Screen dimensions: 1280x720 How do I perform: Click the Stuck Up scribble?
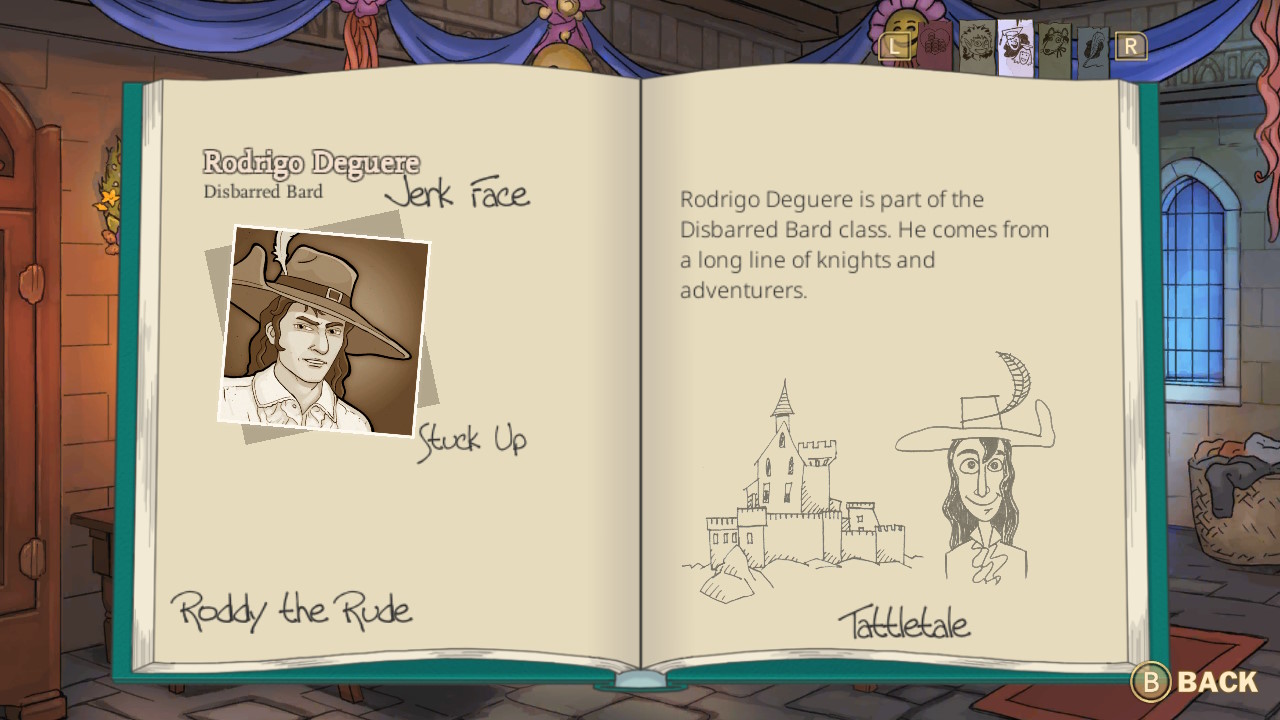pos(474,439)
